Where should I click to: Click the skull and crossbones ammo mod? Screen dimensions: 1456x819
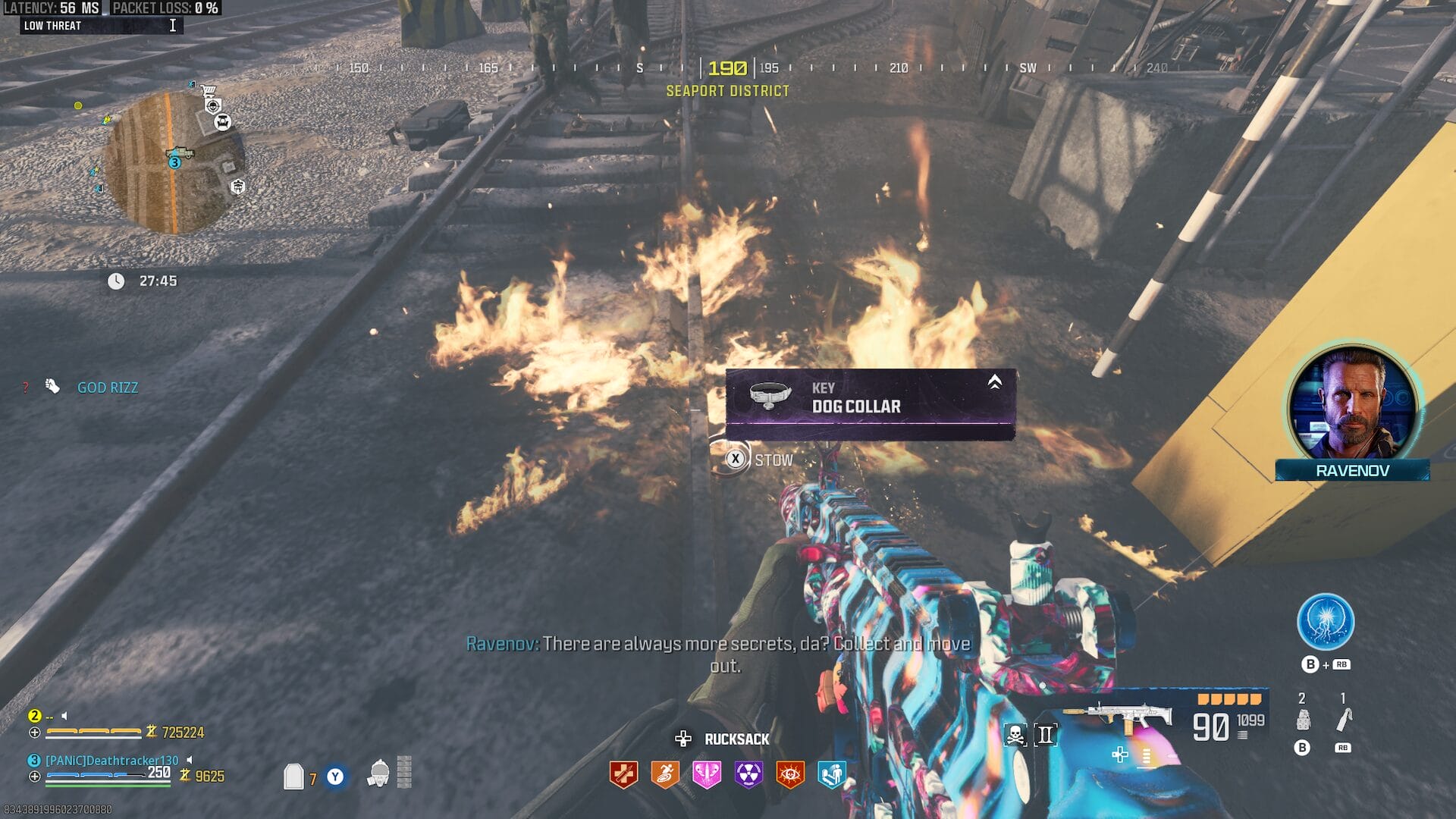[x=1015, y=734]
